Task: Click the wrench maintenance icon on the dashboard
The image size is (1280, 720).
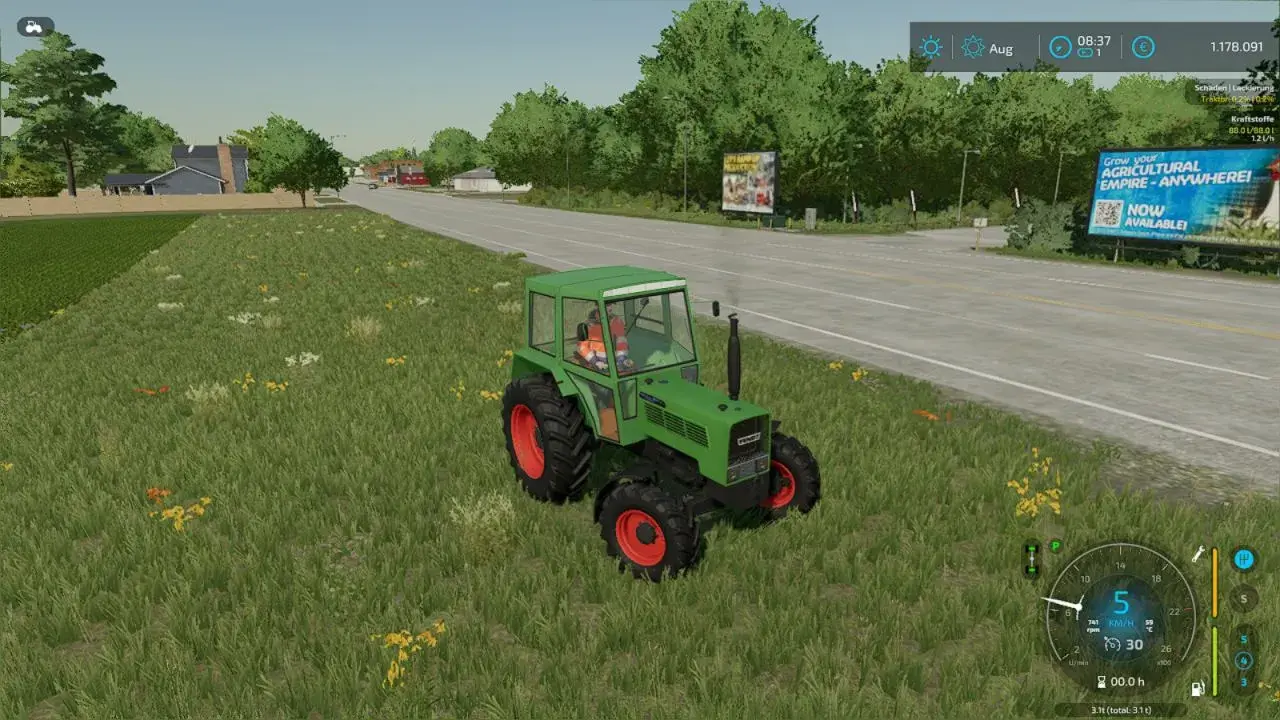Action: pyautogui.click(x=1198, y=554)
